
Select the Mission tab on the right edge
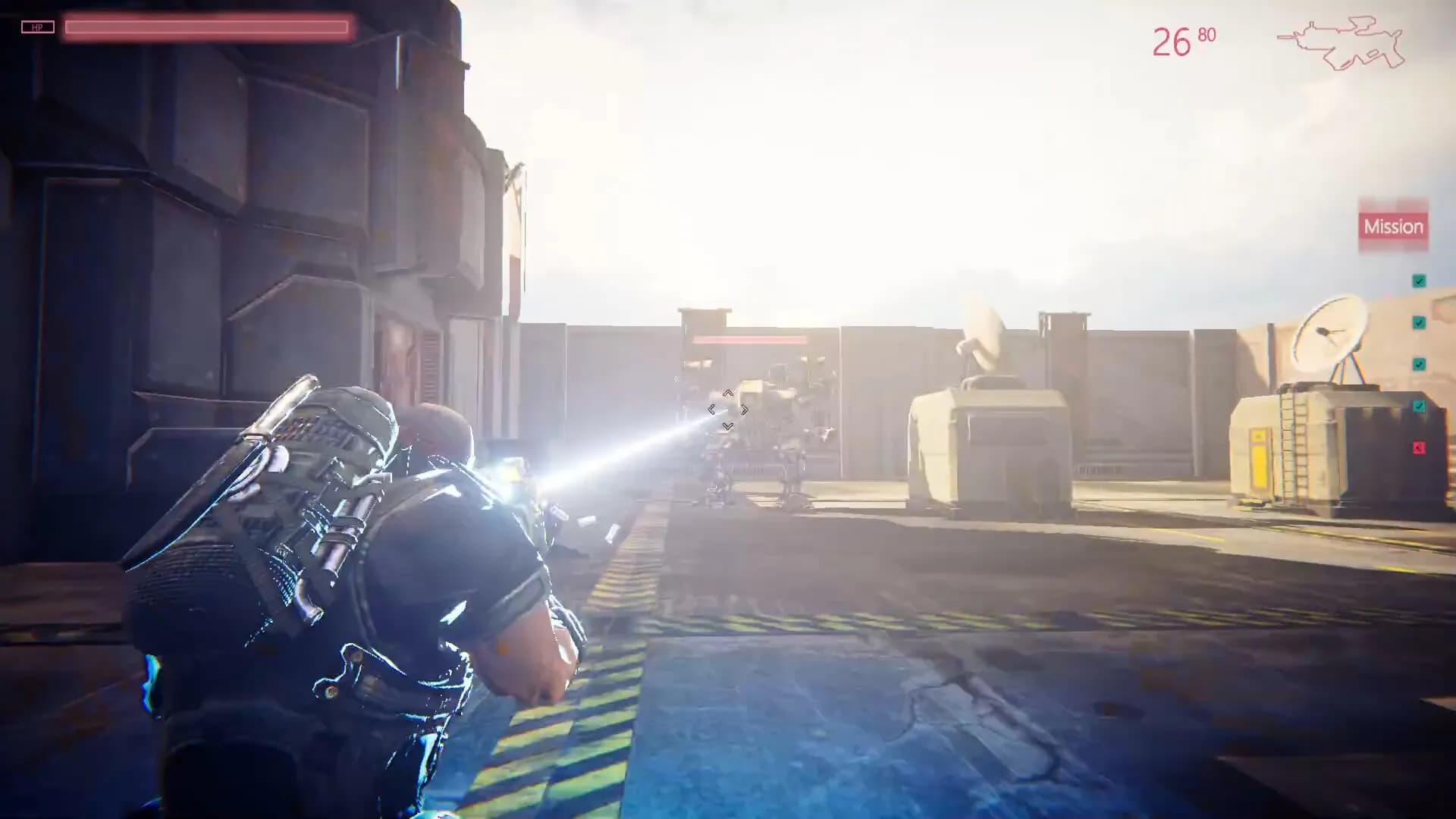click(1395, 226)
